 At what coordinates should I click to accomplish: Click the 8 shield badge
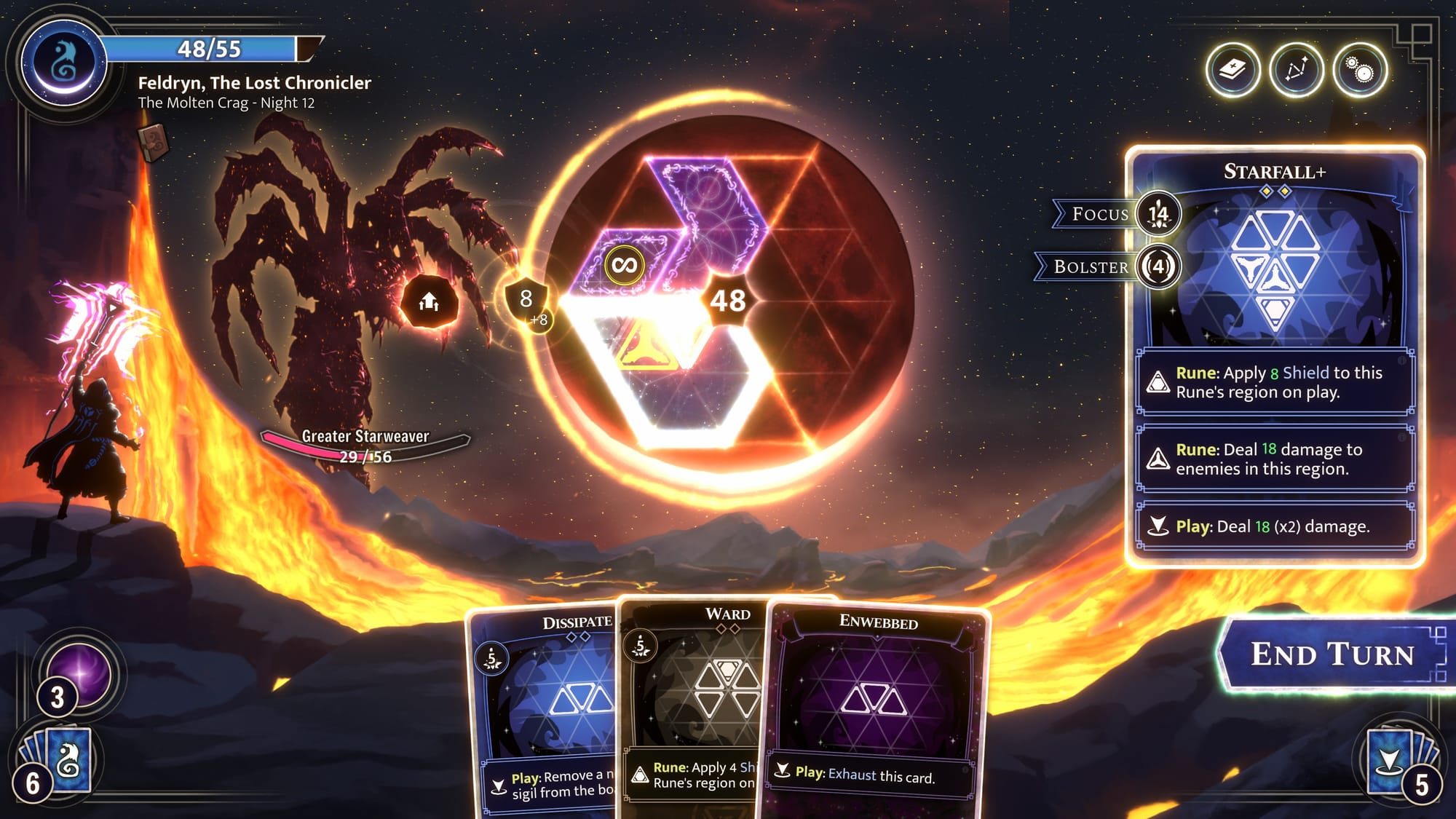526,298
